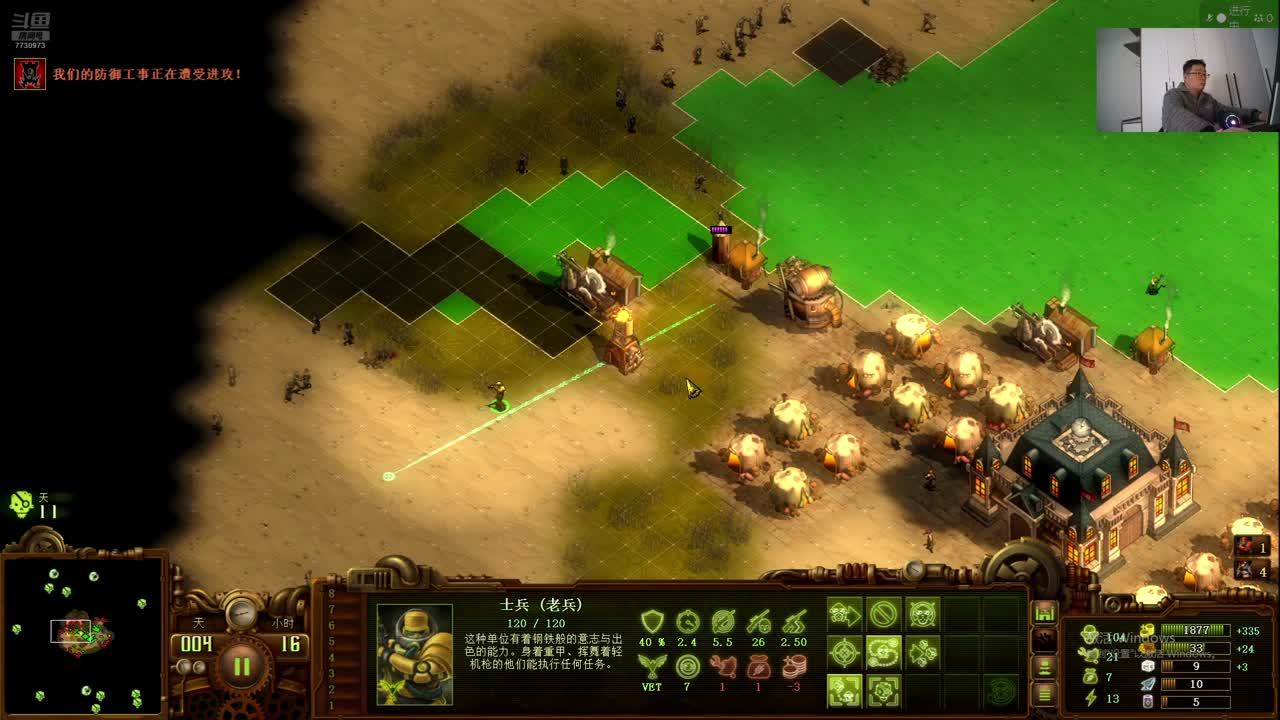Image resolution: width=1280 pixels, height=720 pixels.
Task: Open the colony buildings side button
Action: pos(1044,612)
